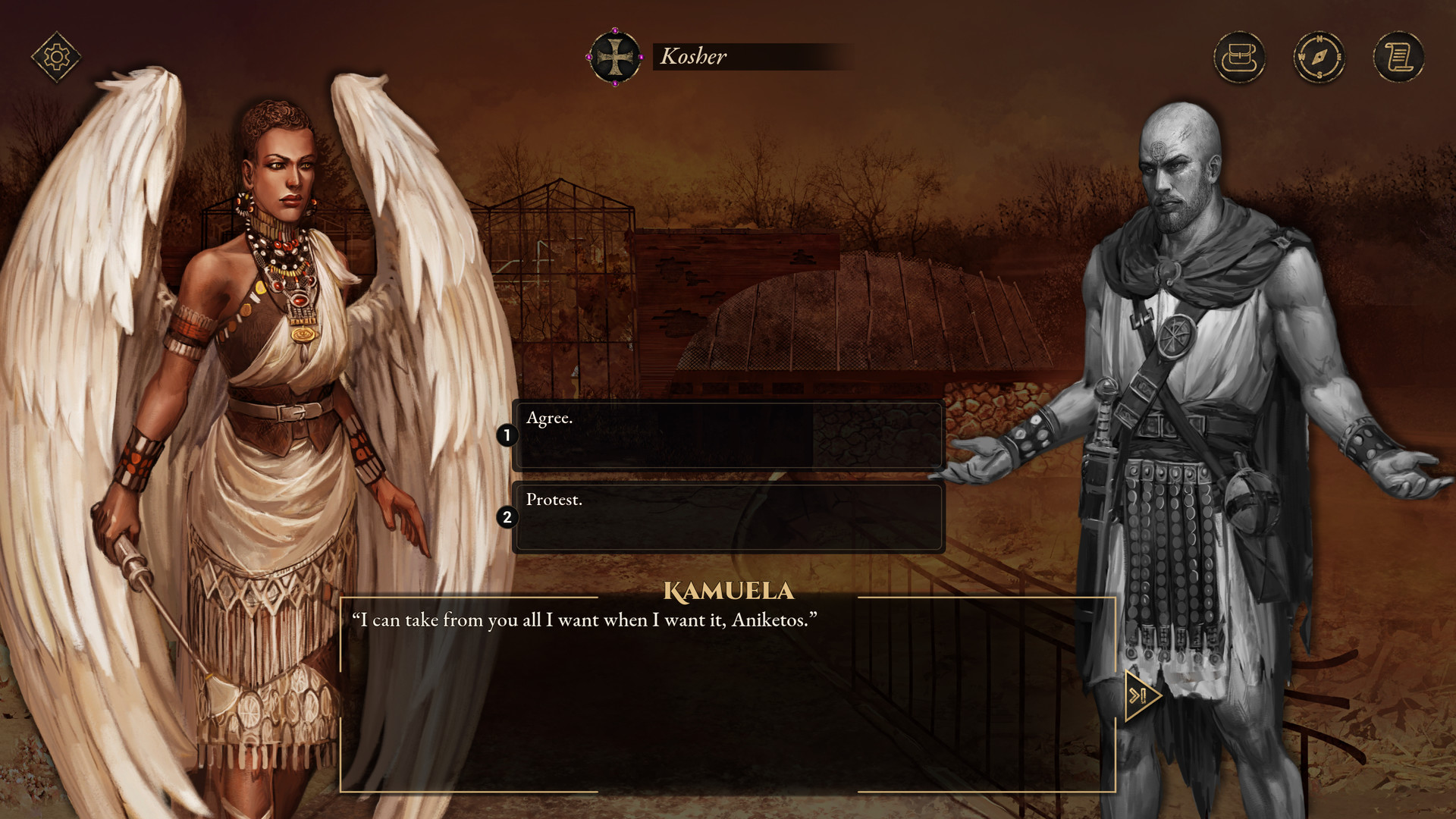Click the number 1 badge on first option
This screenshot has height=819, width=1456.
(507, 435)
